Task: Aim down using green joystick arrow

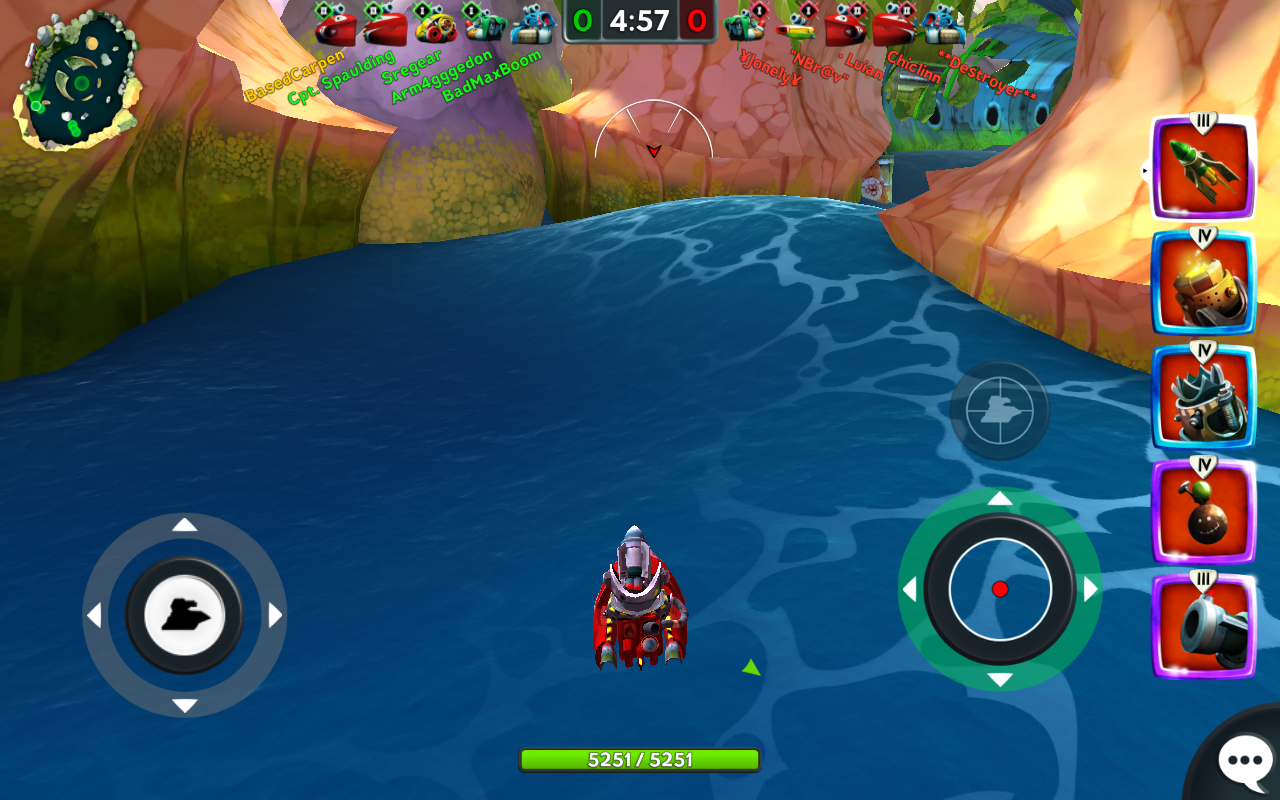Action: pyautogui.click(x=1000, y=680)
